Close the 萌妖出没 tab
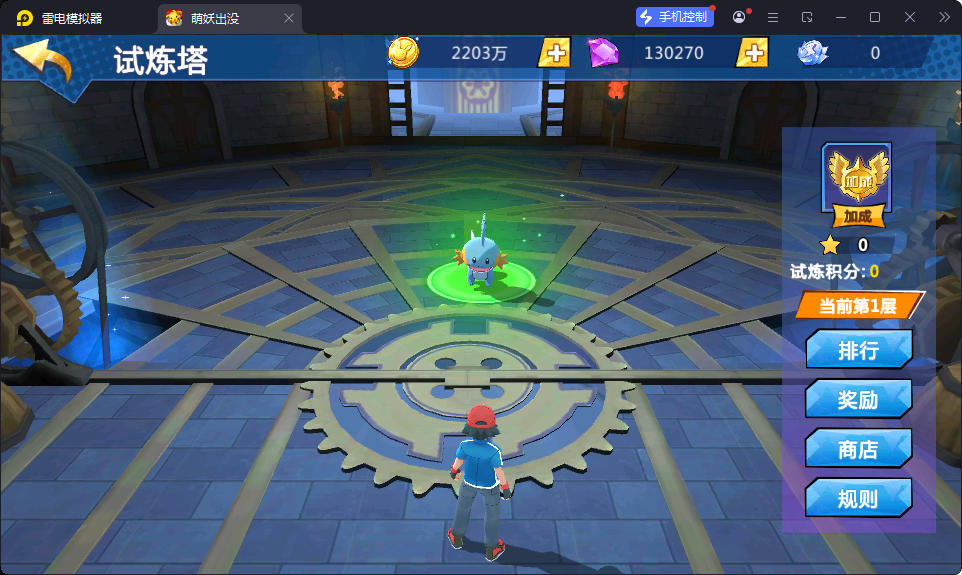Image resolution: width=962 pixels, height=575 pixels. click(x=289, y=18)
